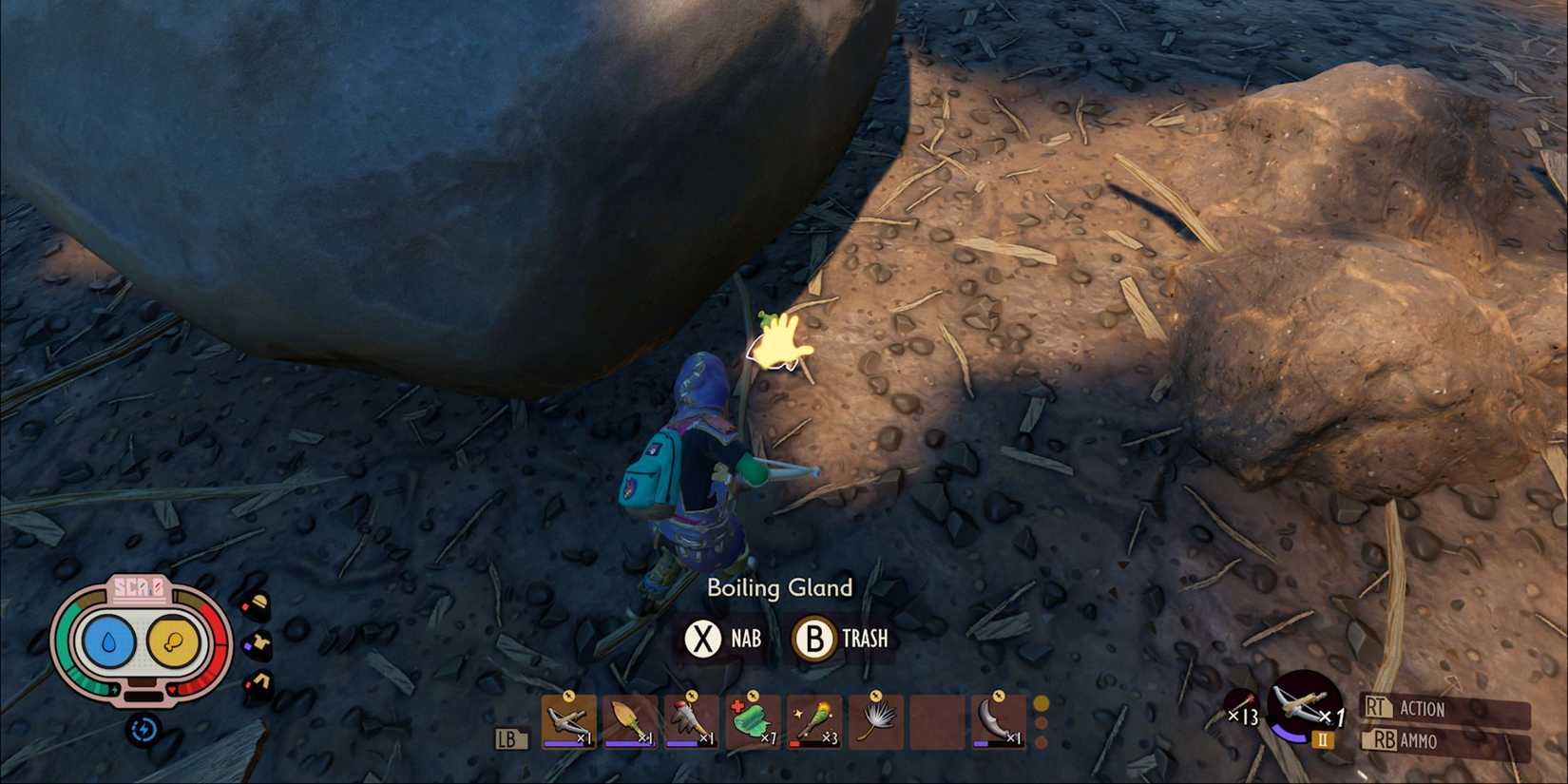Click the LB hotbar switcher prompt
Viewport: 1568px width, 784px height.
(510, 738)
